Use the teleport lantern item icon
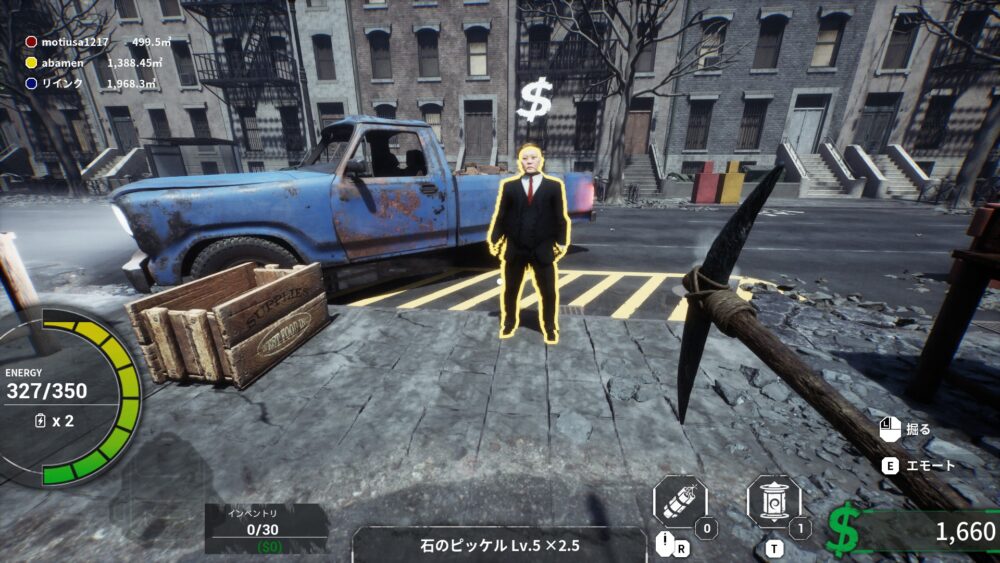Viewport: 1000px width, 563px height. pos(773,502)
